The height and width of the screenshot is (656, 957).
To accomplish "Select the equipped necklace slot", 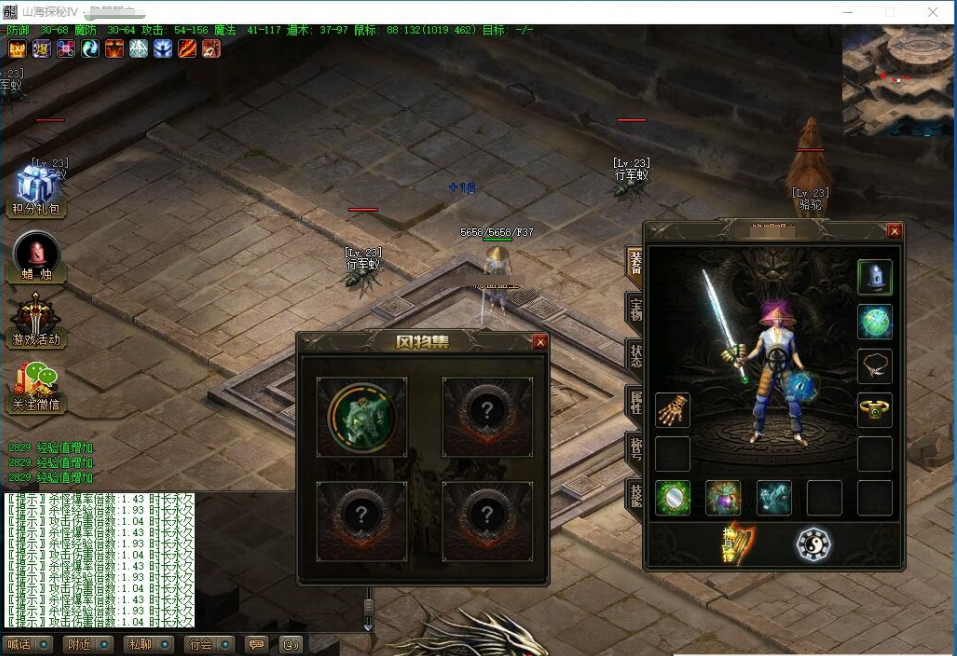I will 874,366.
